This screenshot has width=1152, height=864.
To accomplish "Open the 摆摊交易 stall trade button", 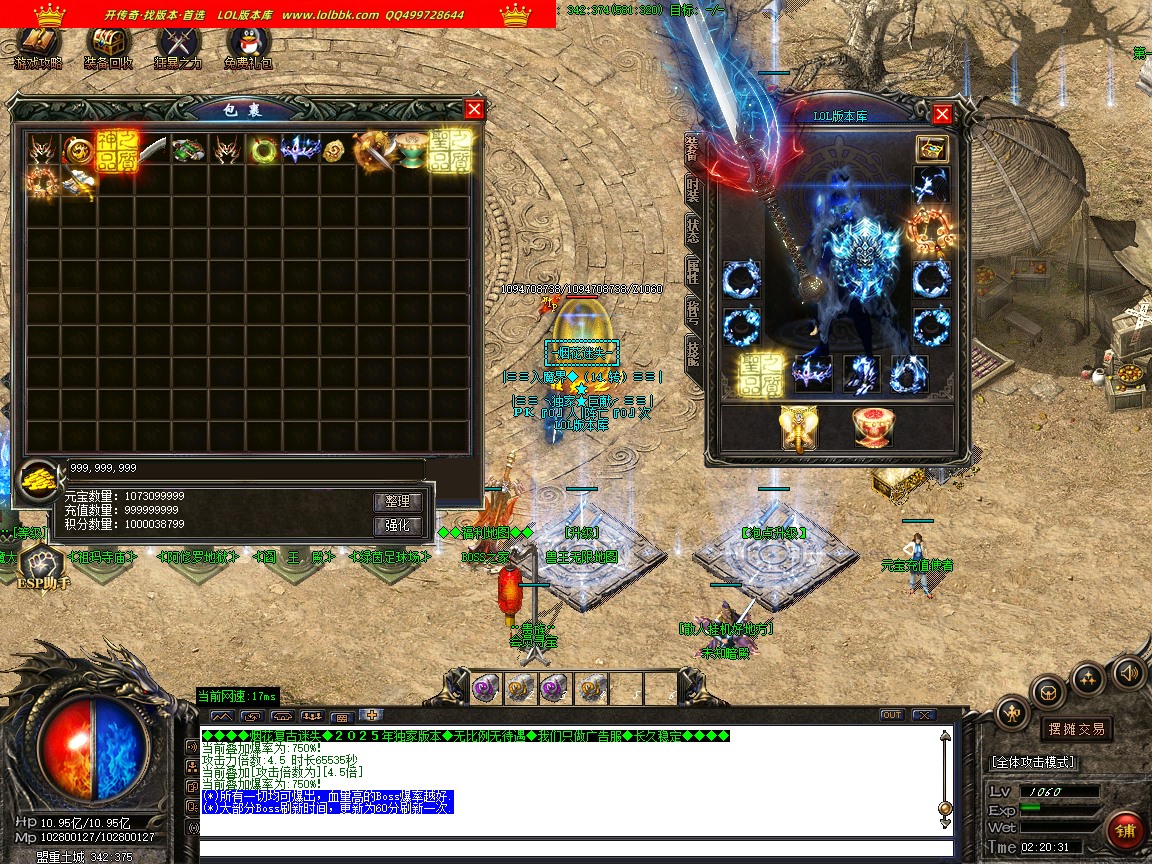I will (1076, 729).
